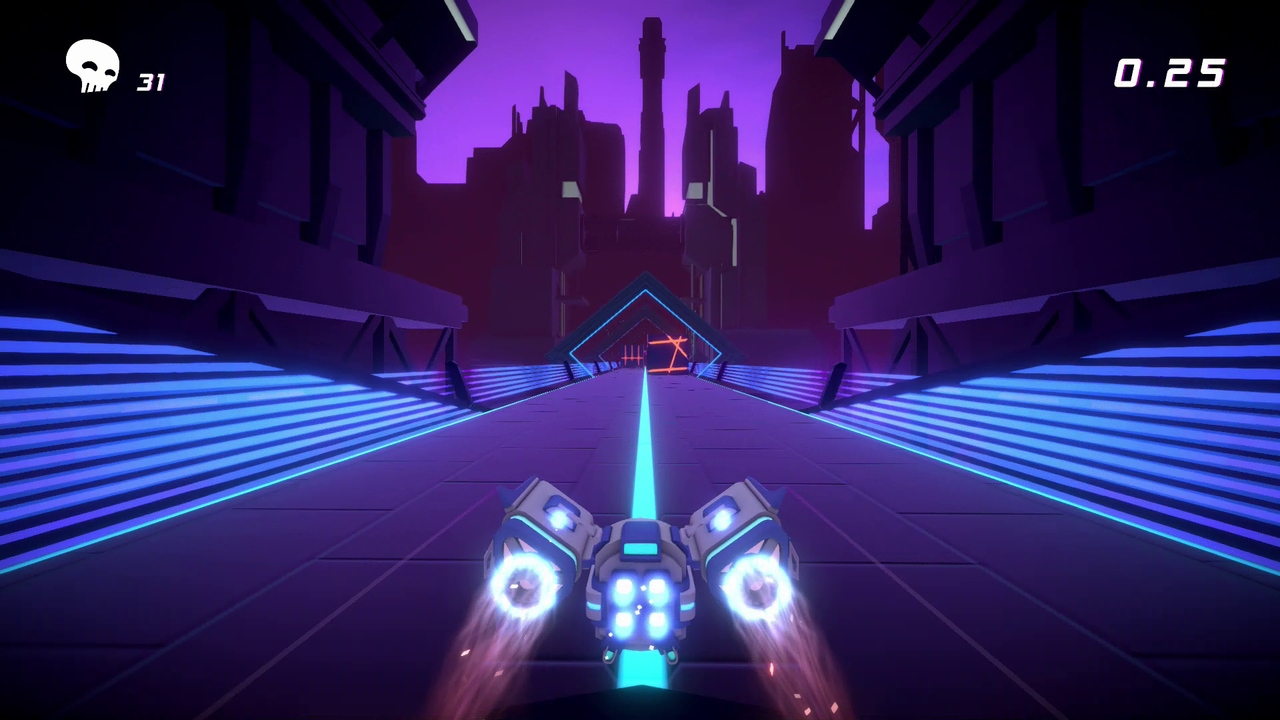Click the kill count number 31

pos(151,83)
